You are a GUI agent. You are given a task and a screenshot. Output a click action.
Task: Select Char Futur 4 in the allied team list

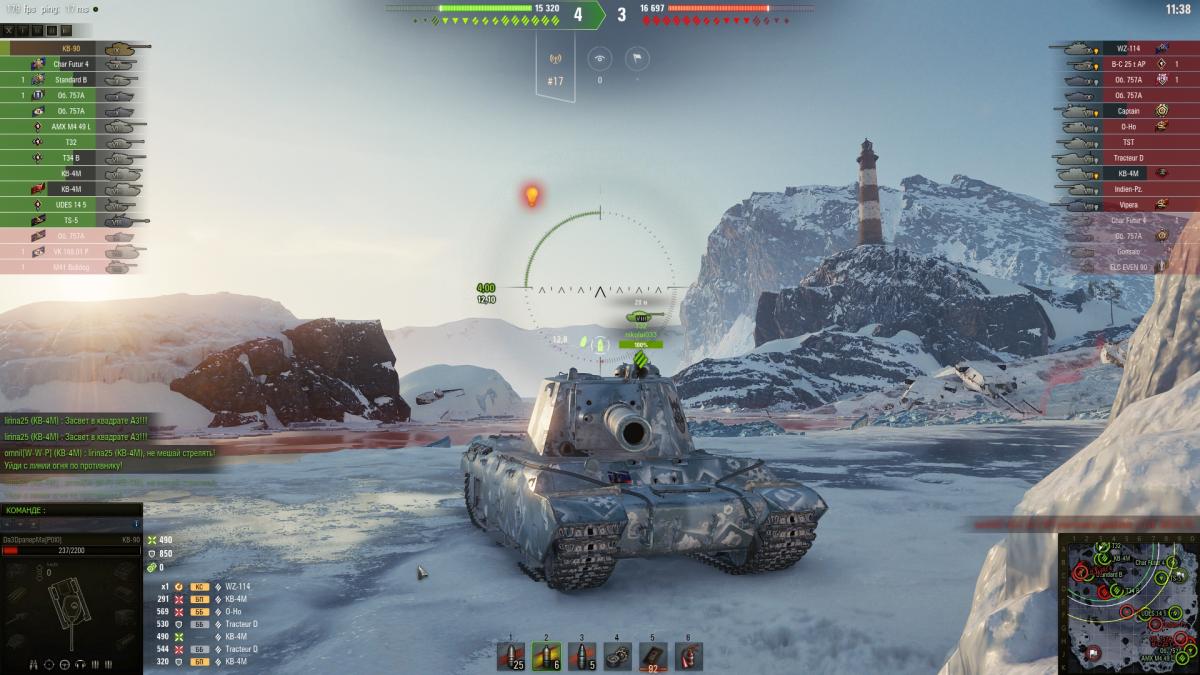70,64
